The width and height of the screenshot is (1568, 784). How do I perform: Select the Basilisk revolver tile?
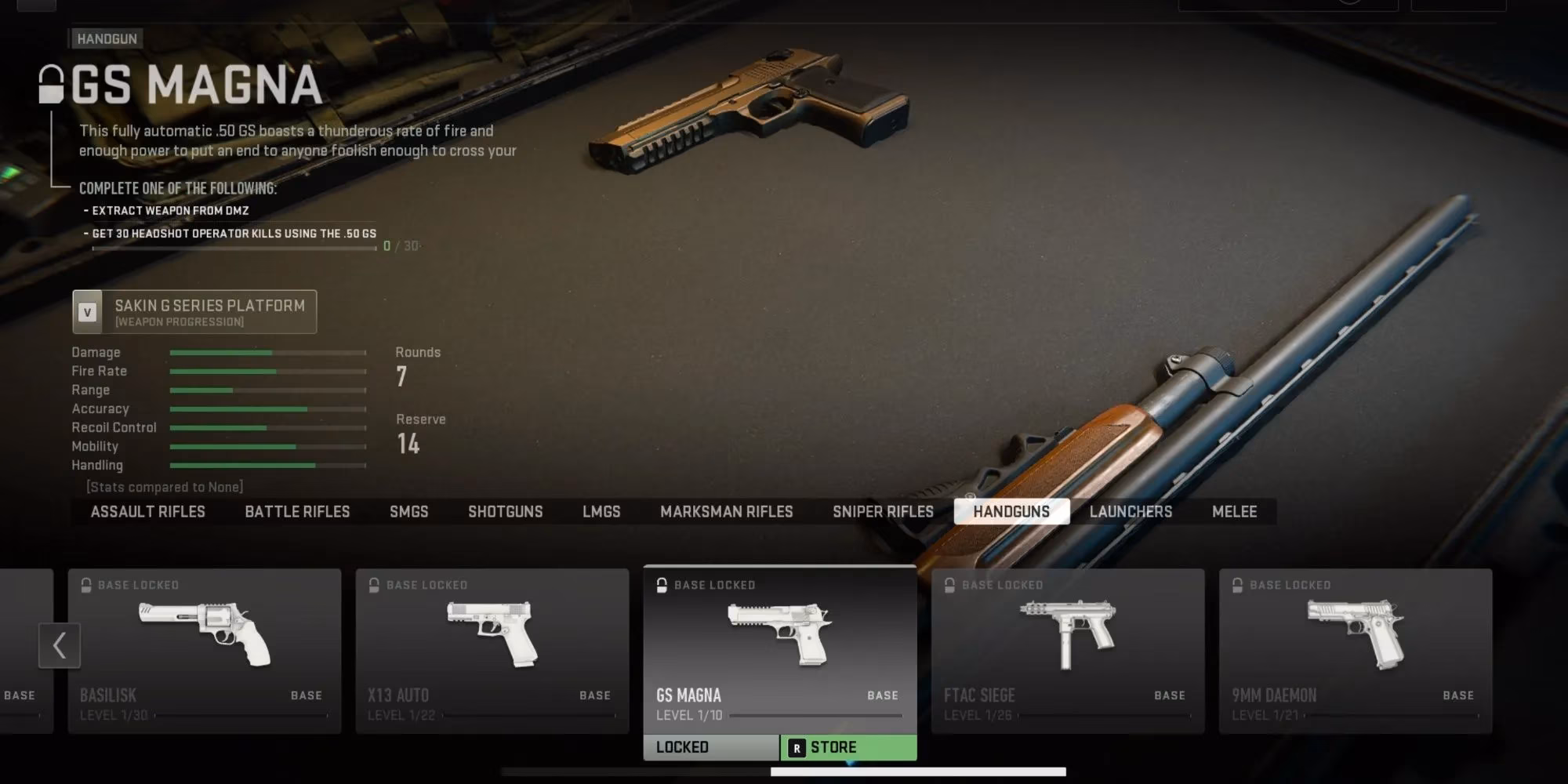[x=204, y=651]
